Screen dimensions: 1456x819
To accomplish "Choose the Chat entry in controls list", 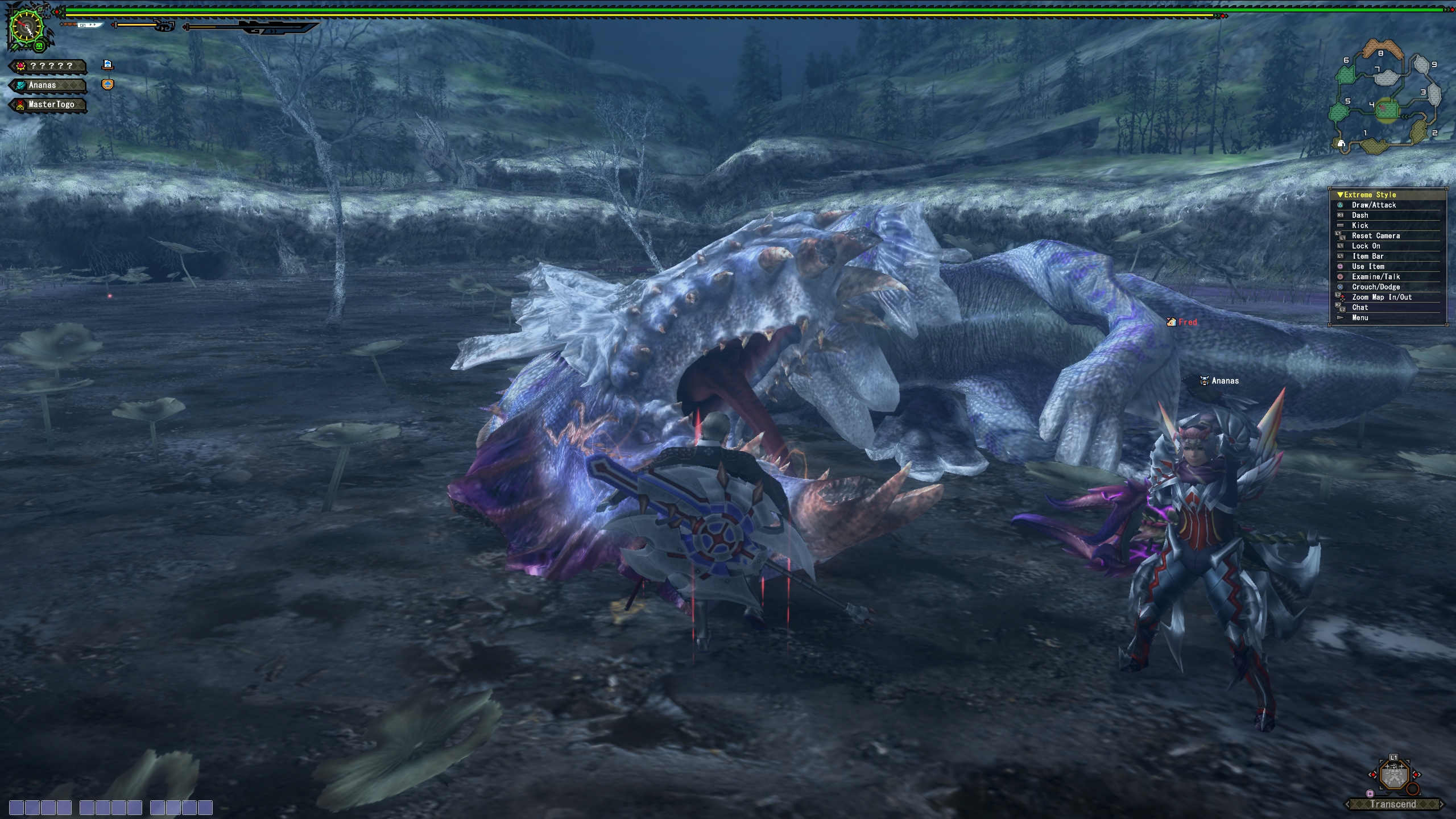I will point(1360,308).
